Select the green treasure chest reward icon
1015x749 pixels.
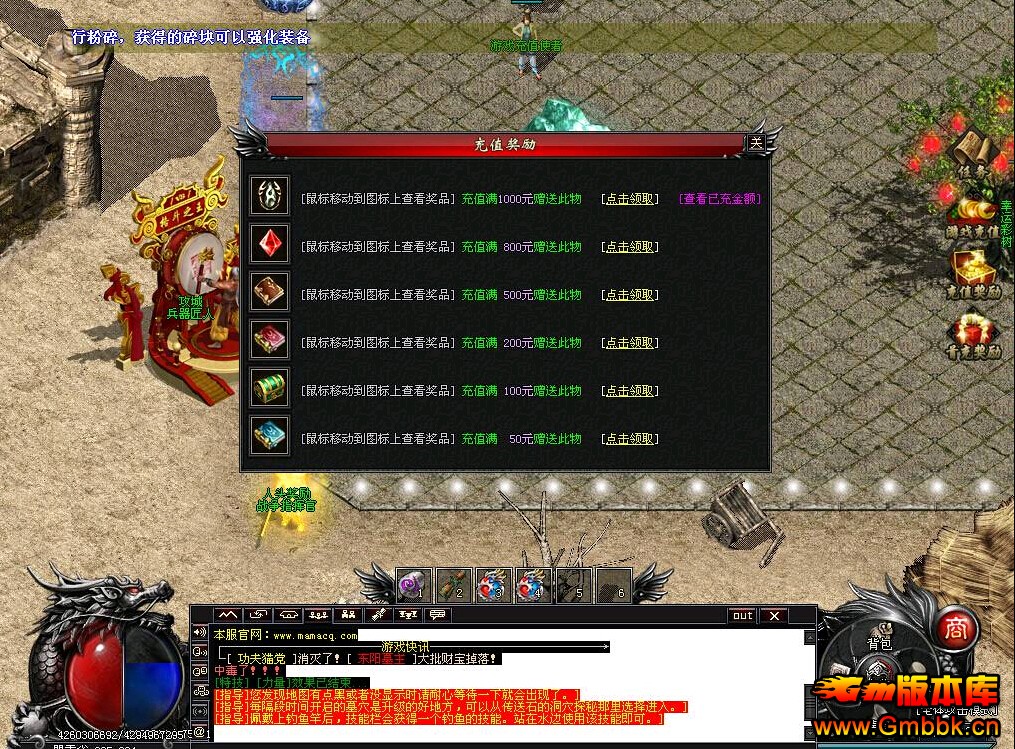(x=270, y=388)
